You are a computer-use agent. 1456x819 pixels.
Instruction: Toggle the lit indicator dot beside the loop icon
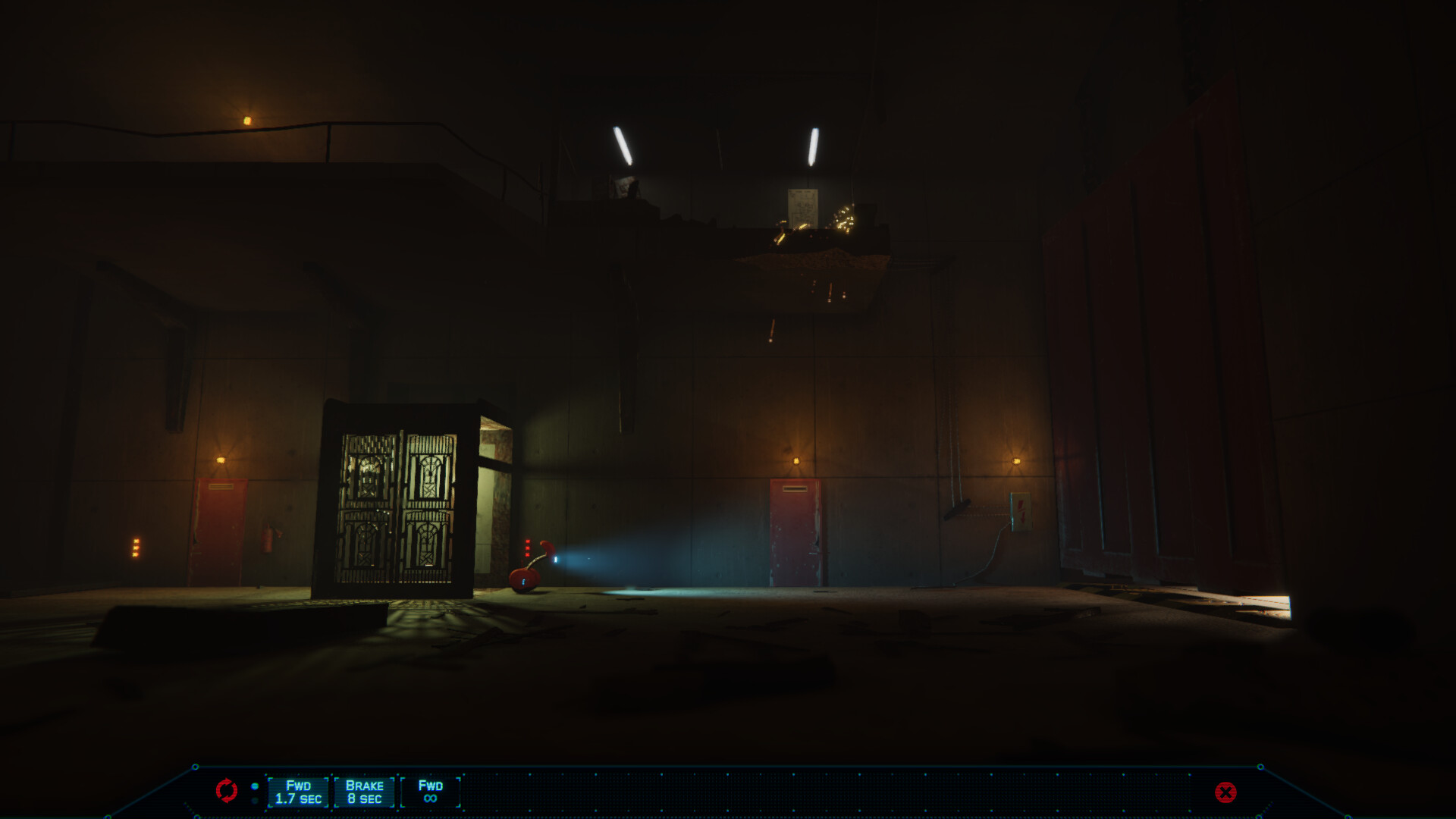coord(255,786)
